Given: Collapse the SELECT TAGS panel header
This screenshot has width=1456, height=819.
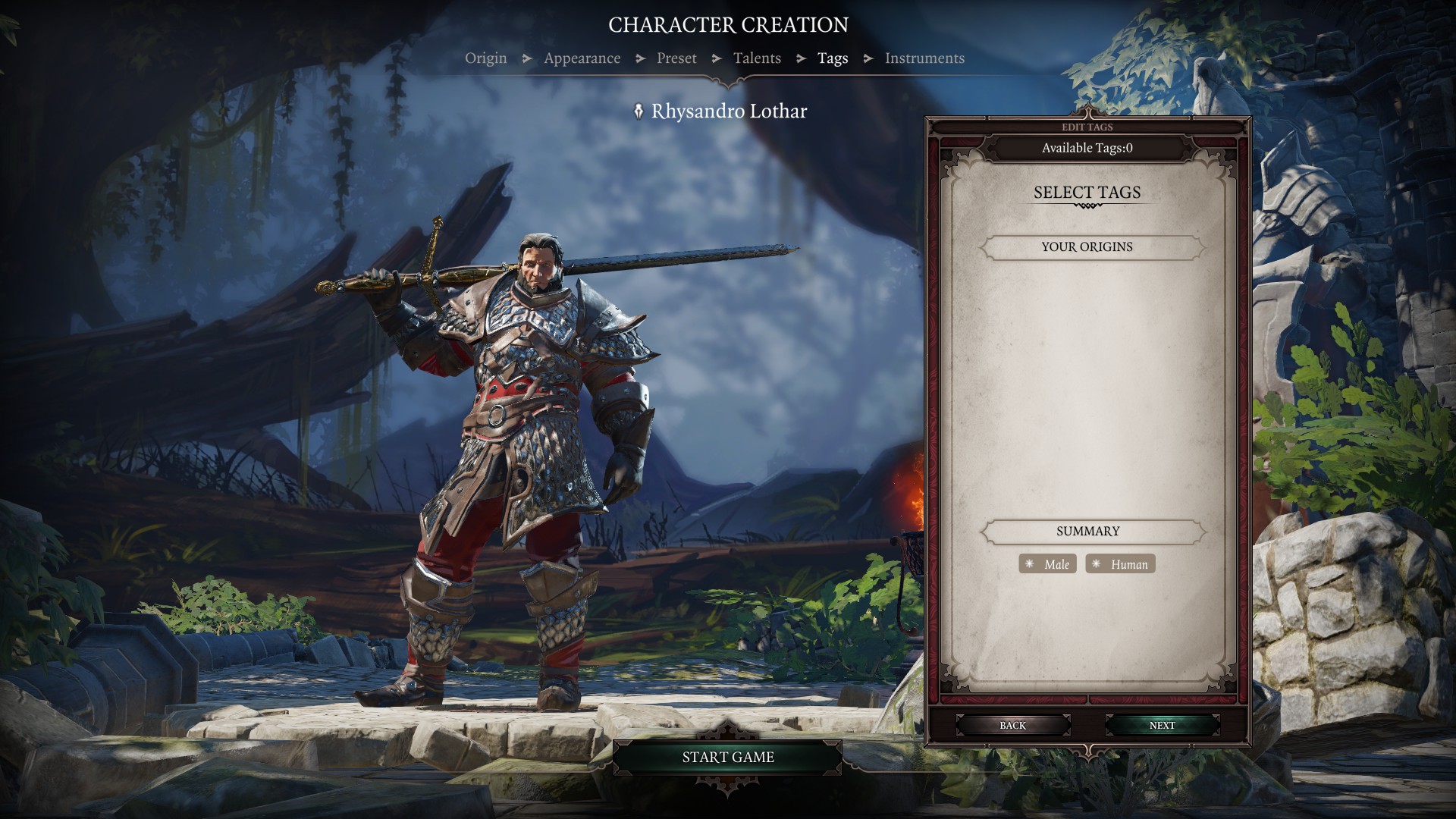Looking at the screenshot, I should pyautogui.click(x=1086, y=193).
